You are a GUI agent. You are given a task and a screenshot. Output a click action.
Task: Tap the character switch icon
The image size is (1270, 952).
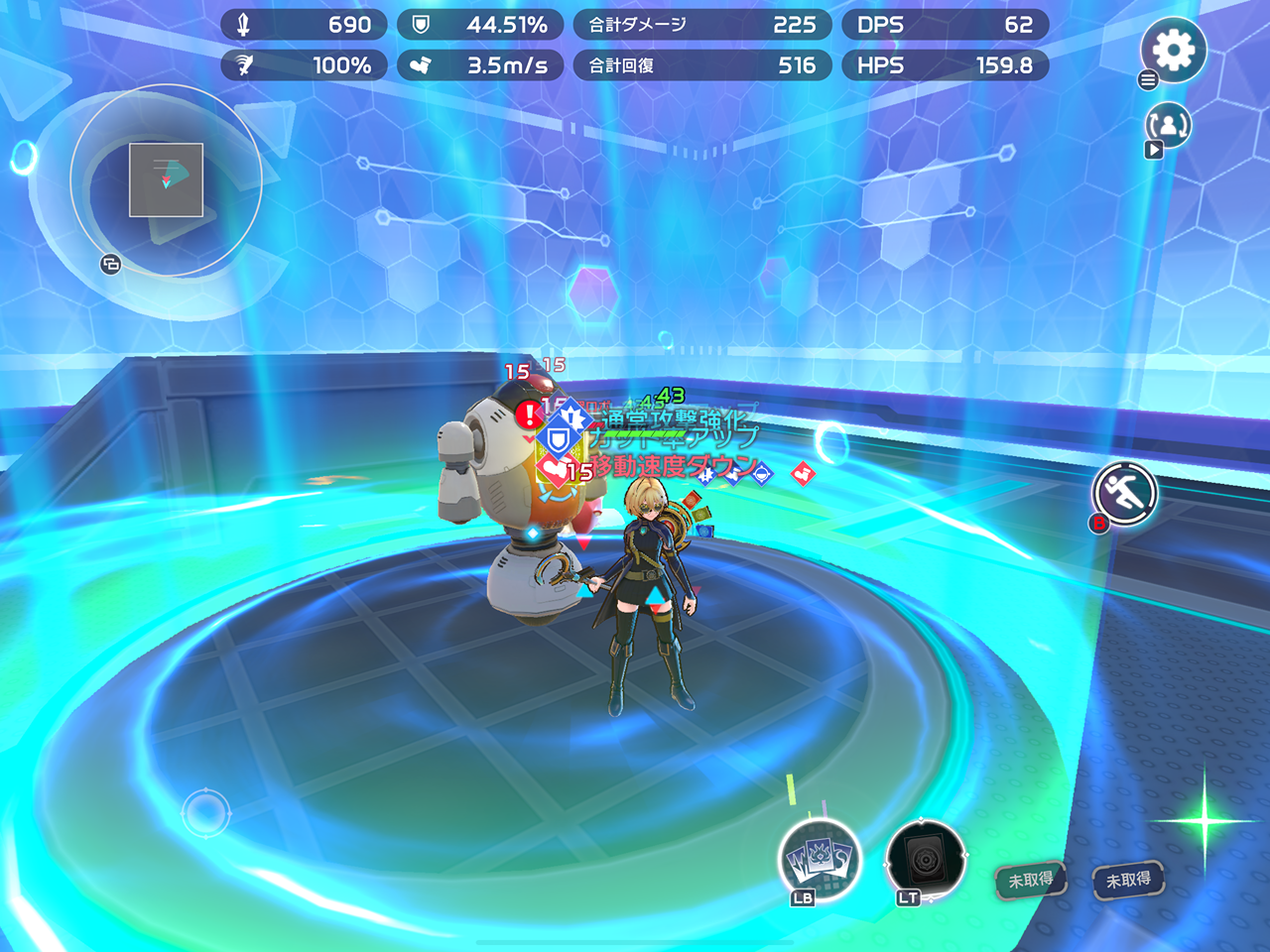click(1169, 126)
